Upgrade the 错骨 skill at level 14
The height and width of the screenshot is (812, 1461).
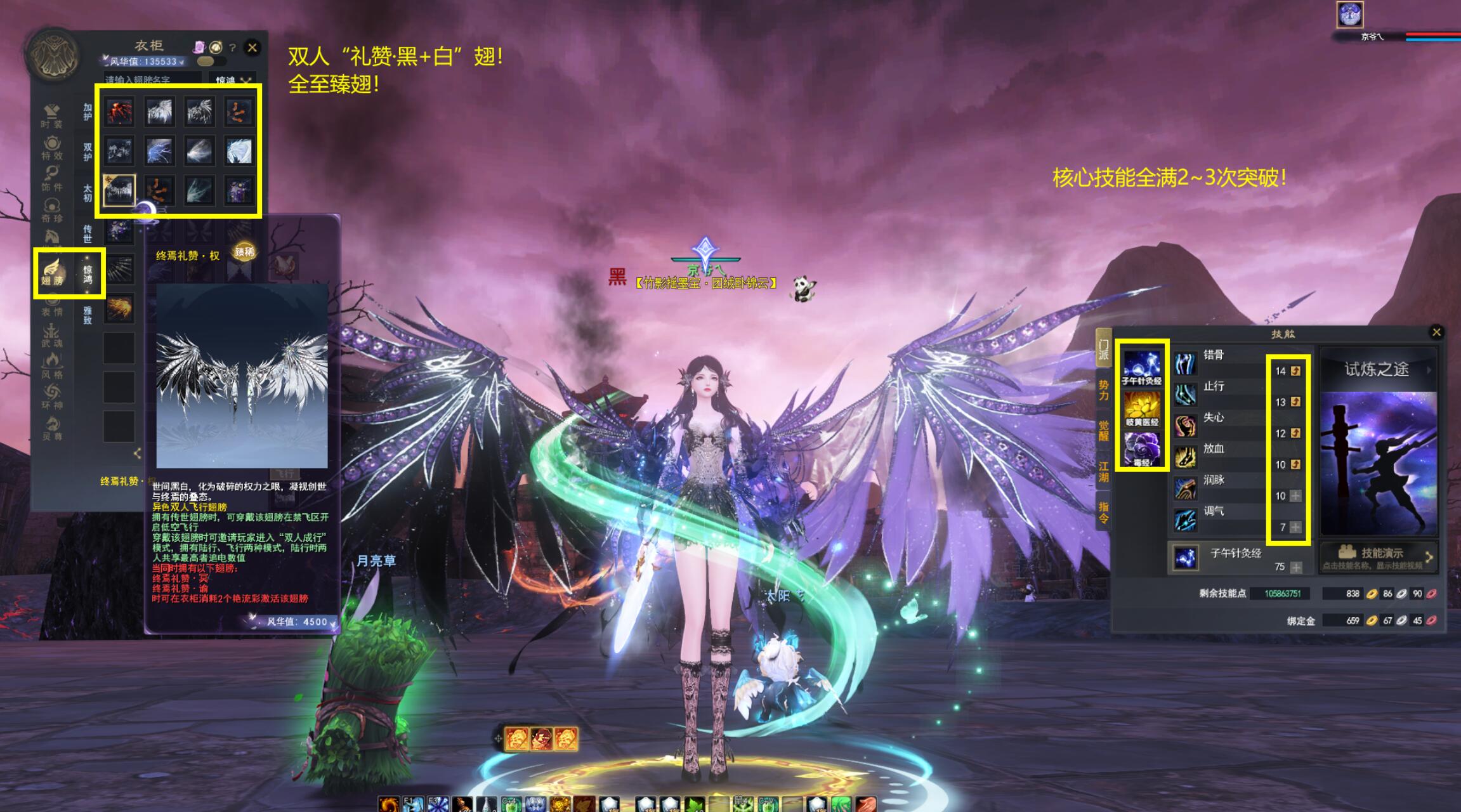coord(1295,371)
